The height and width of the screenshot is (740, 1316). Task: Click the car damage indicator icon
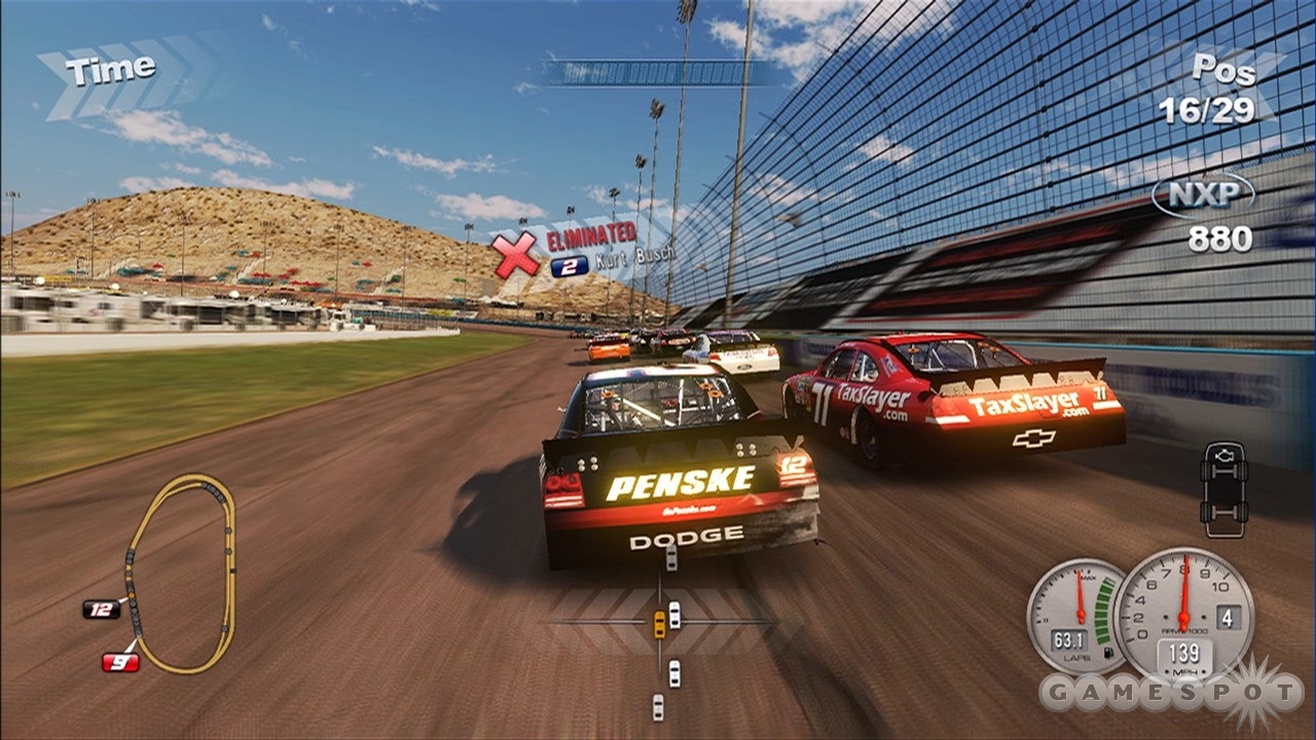[1223, 489]
